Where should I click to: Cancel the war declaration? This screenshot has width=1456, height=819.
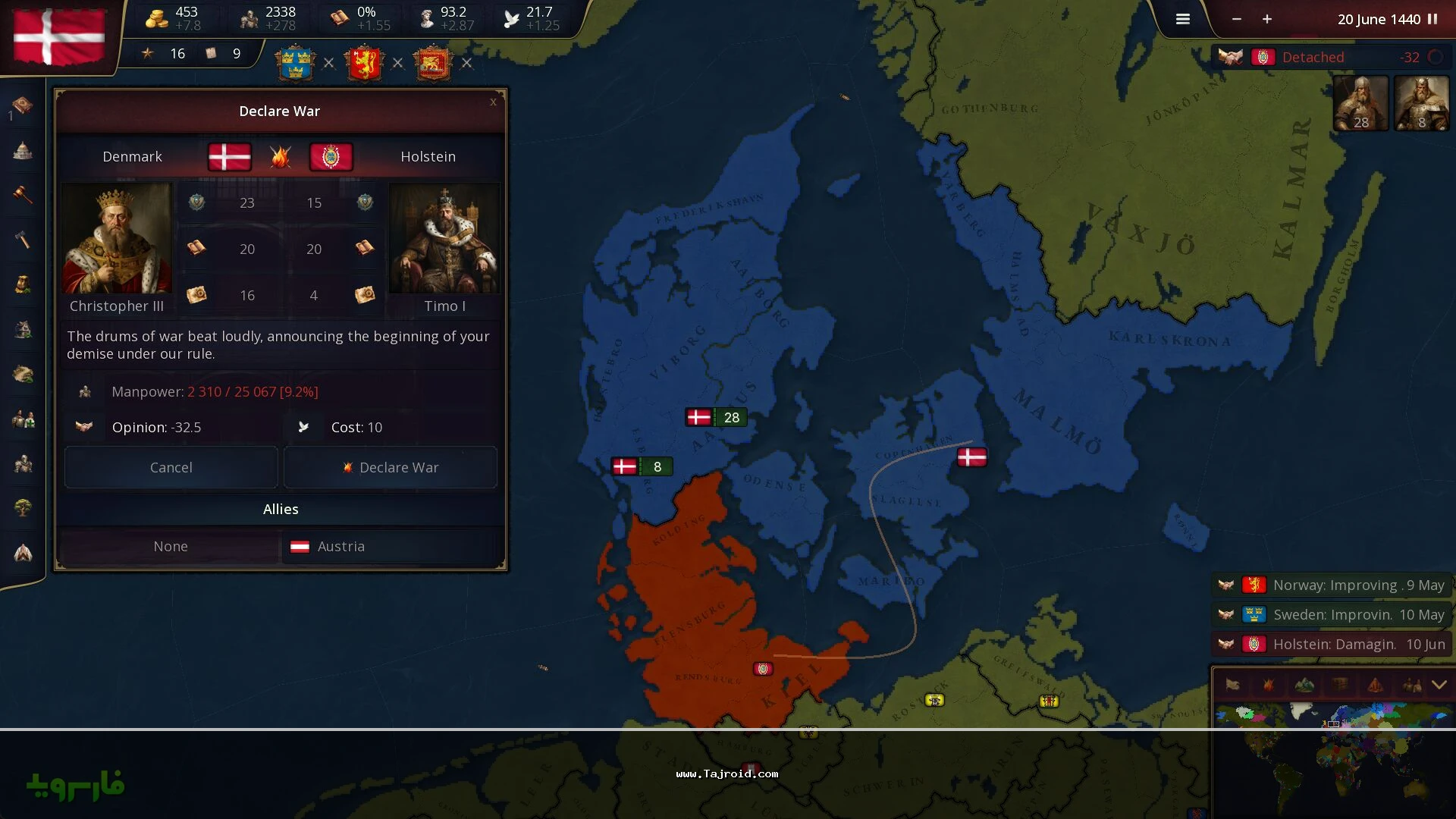click(x=171, y=467)
